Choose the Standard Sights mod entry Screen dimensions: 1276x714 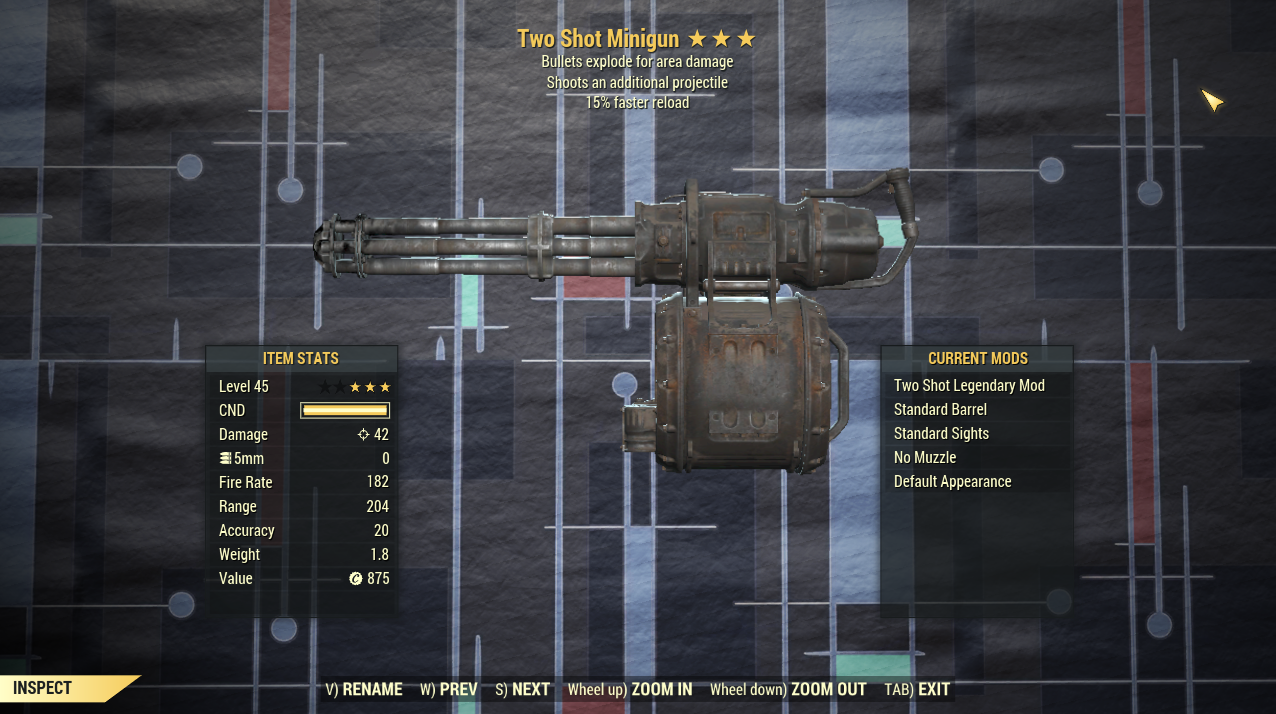tap(941, 434)
